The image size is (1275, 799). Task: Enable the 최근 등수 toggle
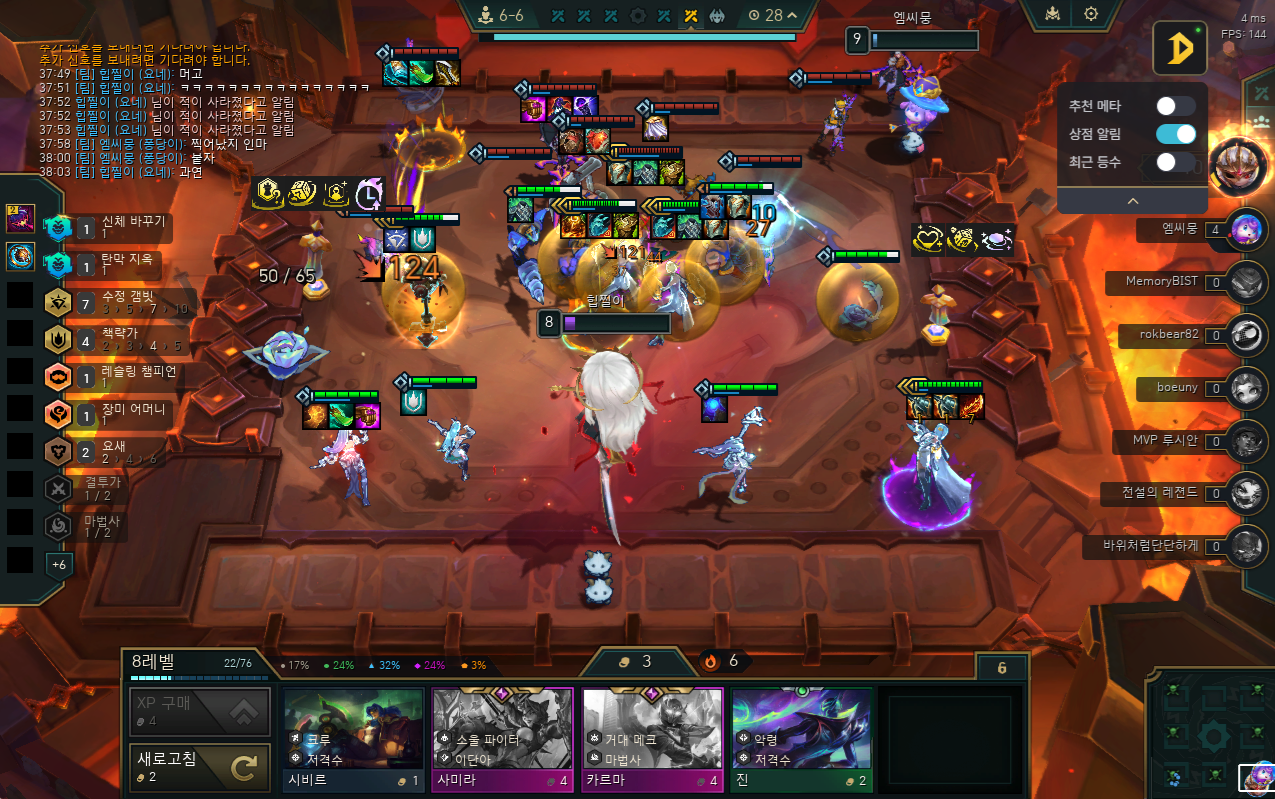click(1175, 162)
